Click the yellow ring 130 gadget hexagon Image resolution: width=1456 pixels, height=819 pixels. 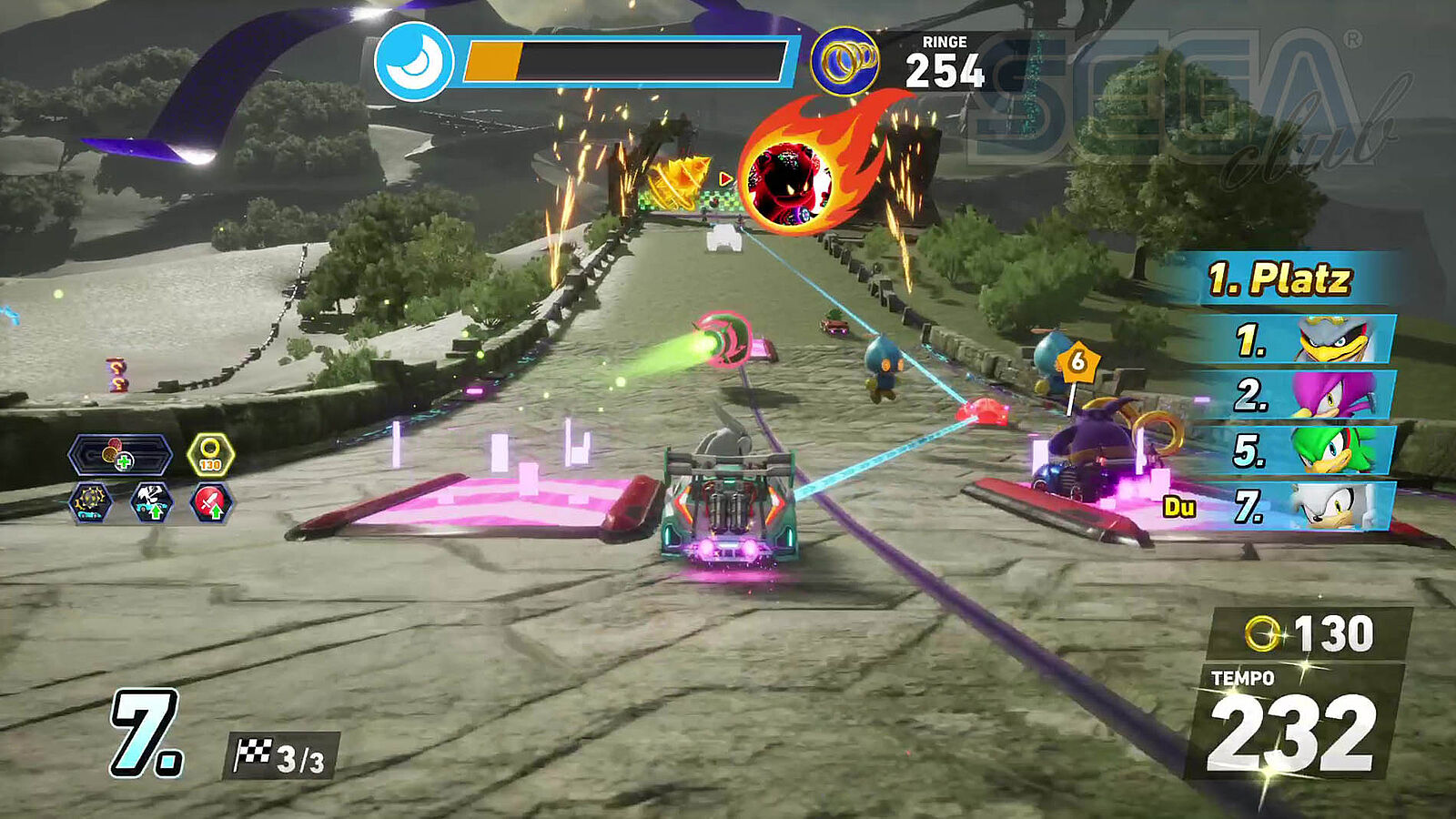(210, 455)
